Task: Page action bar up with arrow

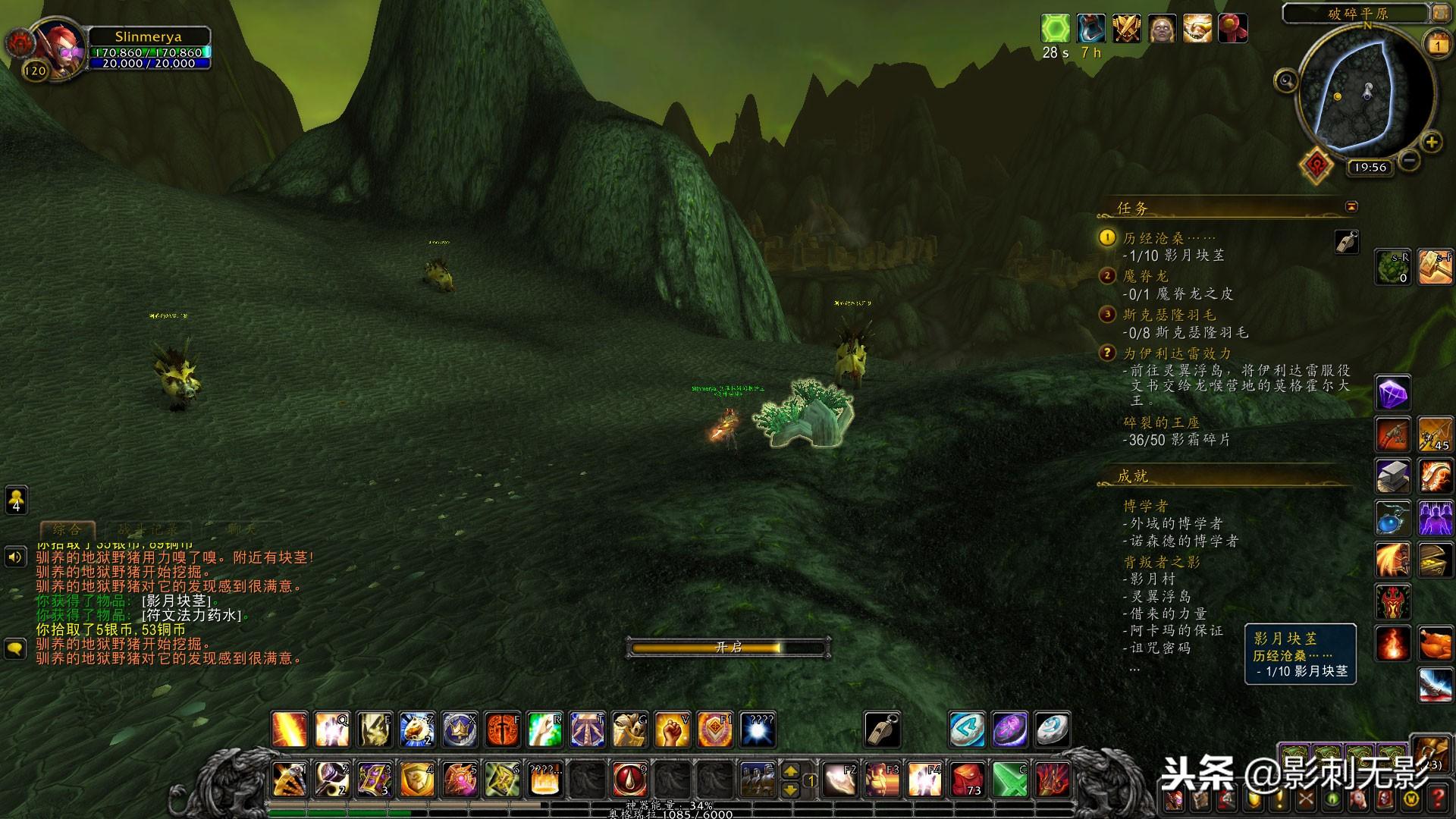Action: point(790,770)
